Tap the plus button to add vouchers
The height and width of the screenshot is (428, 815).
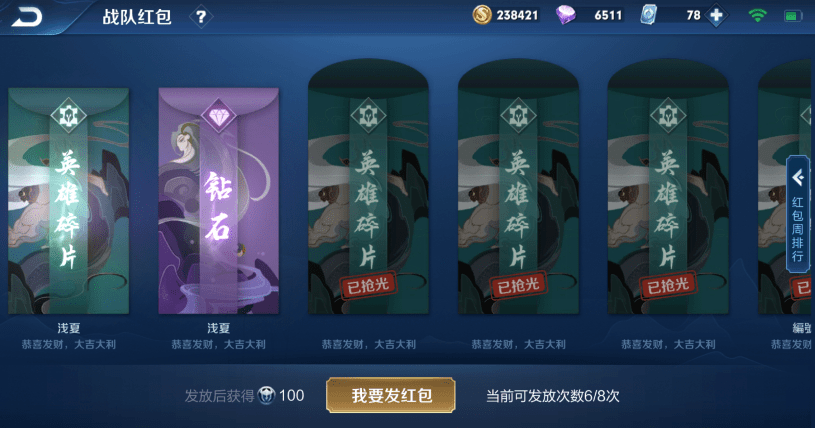[716, 16]
